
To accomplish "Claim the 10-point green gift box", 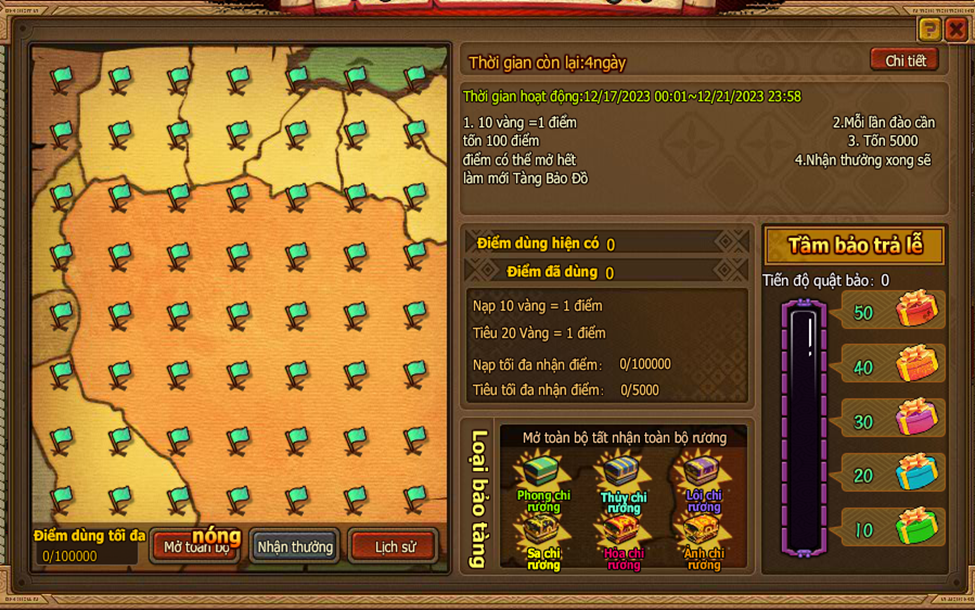I will click(x=916, y=527).
